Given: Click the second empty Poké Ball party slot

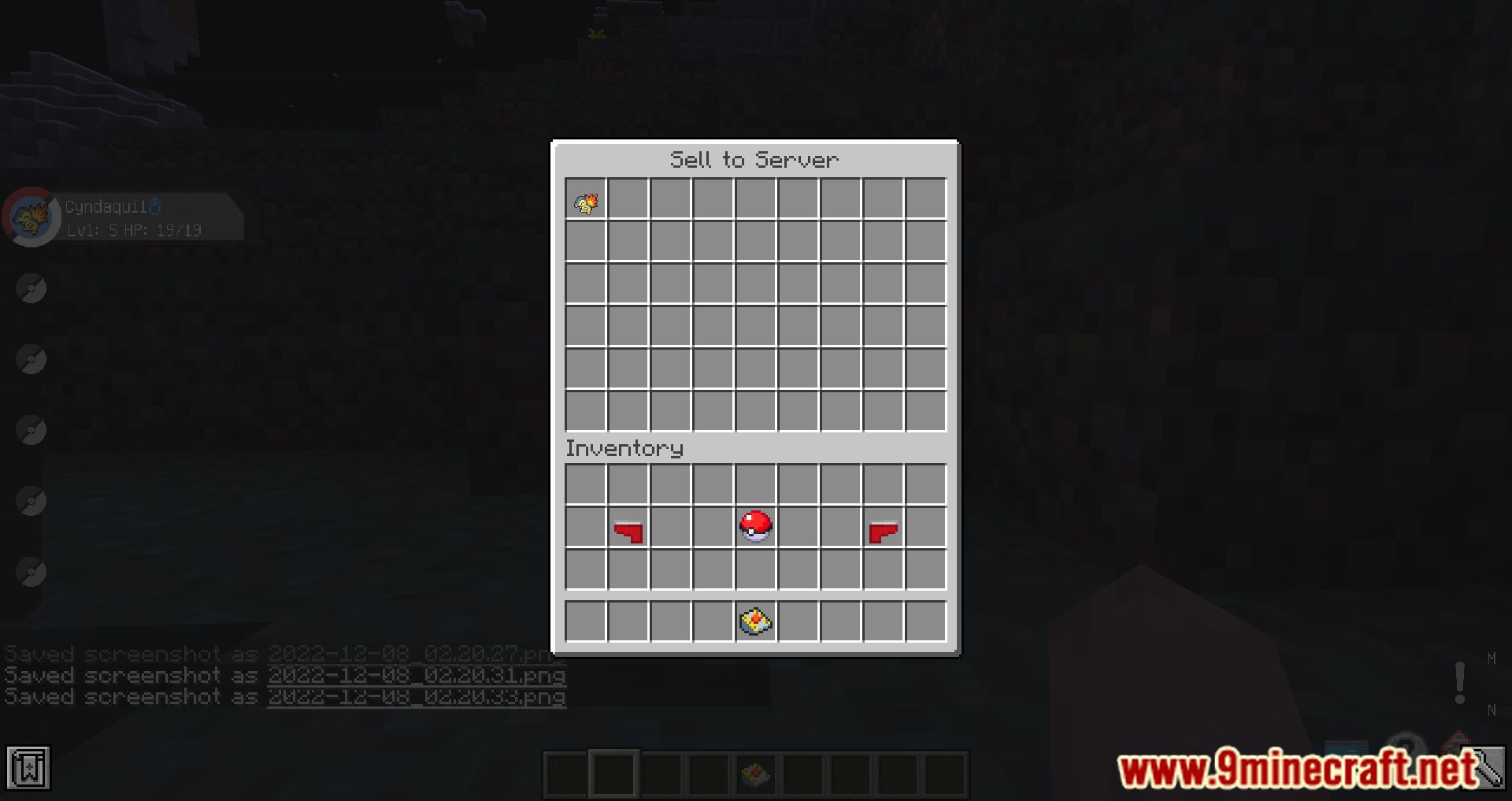Looking at the screenshot, I should point(31,287).
